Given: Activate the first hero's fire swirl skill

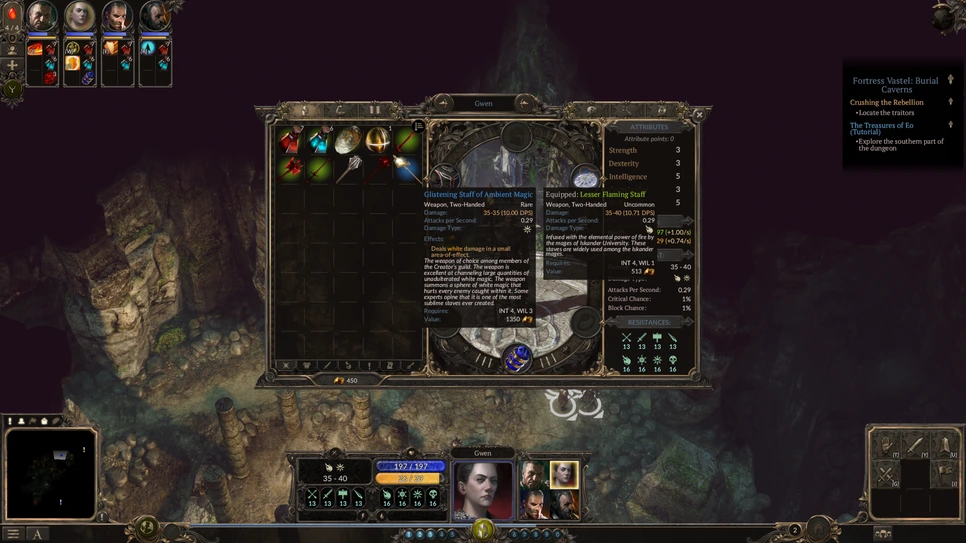Looking at the screenshot, I should click(35, 49).
